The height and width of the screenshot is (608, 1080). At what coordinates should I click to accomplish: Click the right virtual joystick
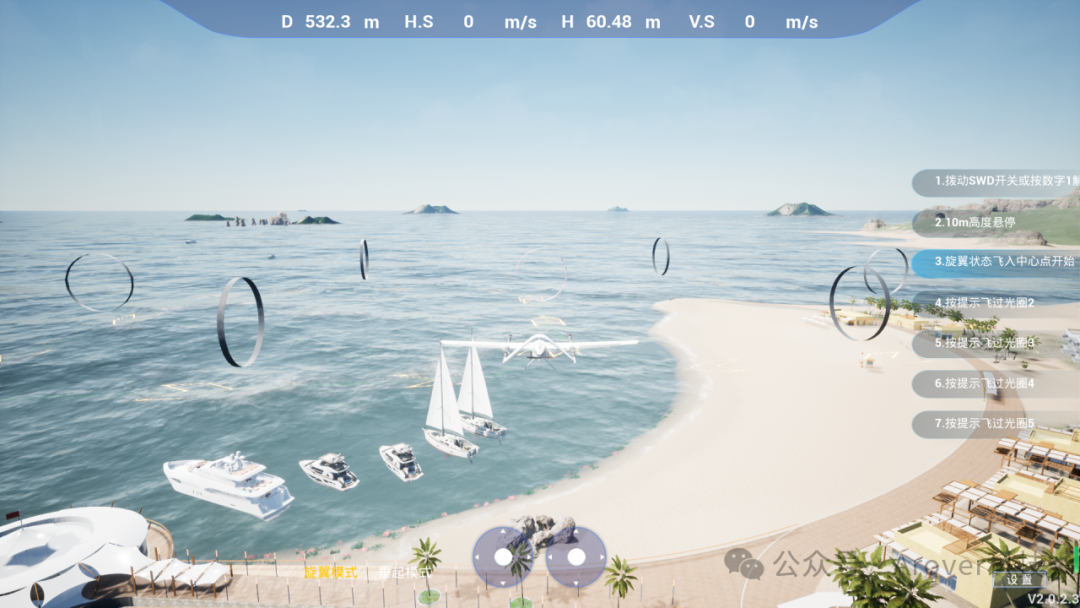tap(577, 556)
